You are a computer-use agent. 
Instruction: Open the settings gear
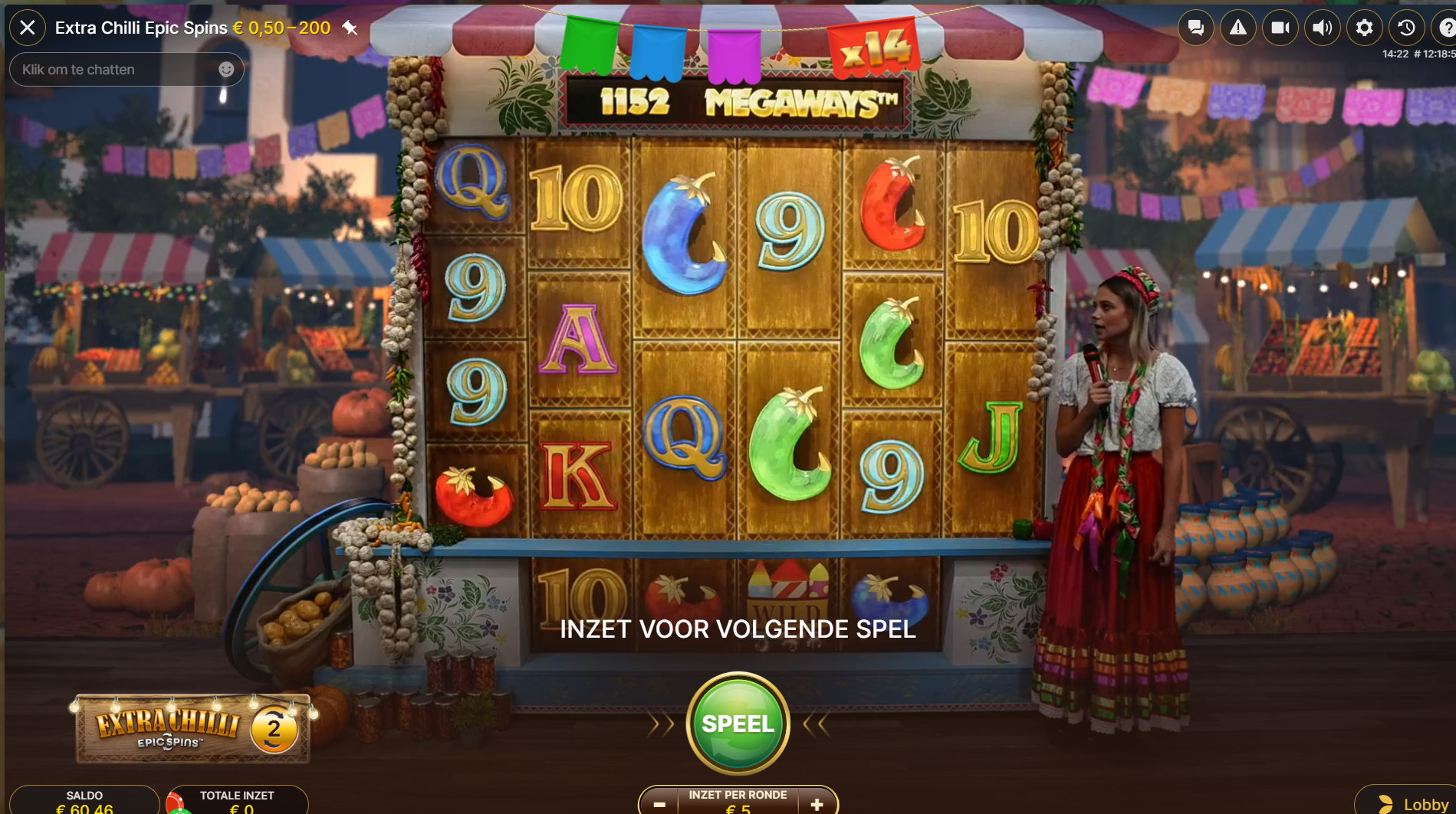1363,28
